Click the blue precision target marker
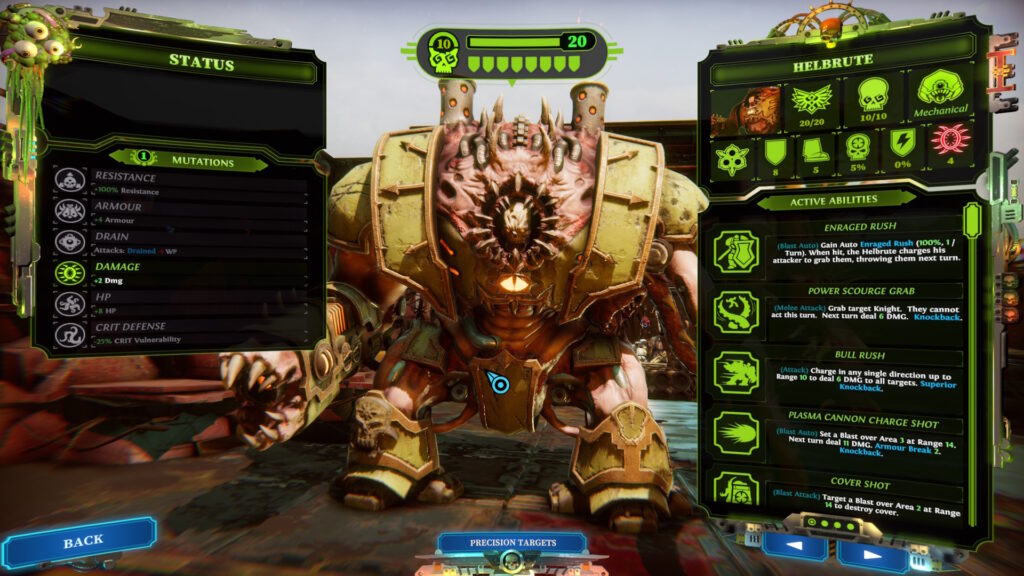Image resolution: width=1024 pixels, height=576 pixels. (x=497, y=382)
